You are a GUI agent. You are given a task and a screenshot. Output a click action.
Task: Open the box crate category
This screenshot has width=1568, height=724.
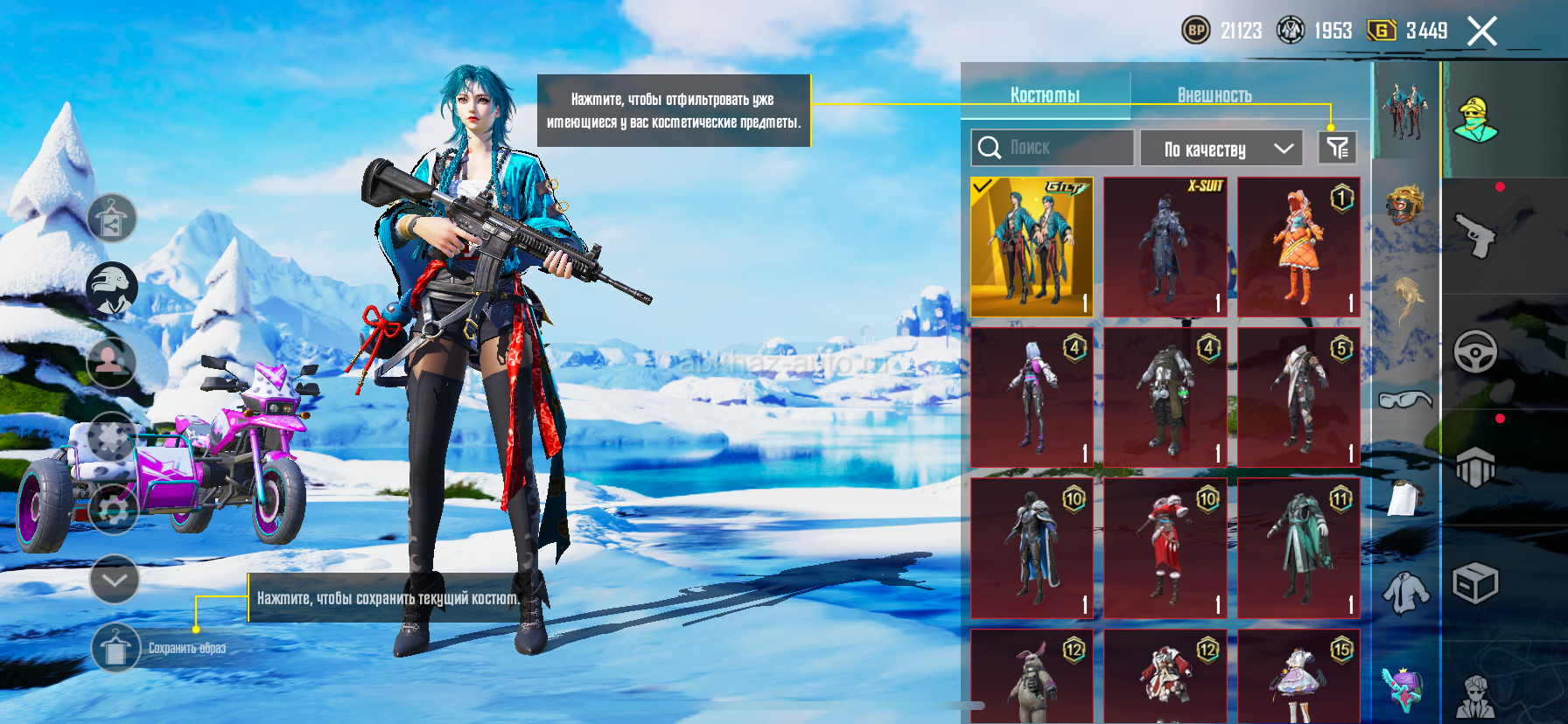click(x=1475, y=583)
